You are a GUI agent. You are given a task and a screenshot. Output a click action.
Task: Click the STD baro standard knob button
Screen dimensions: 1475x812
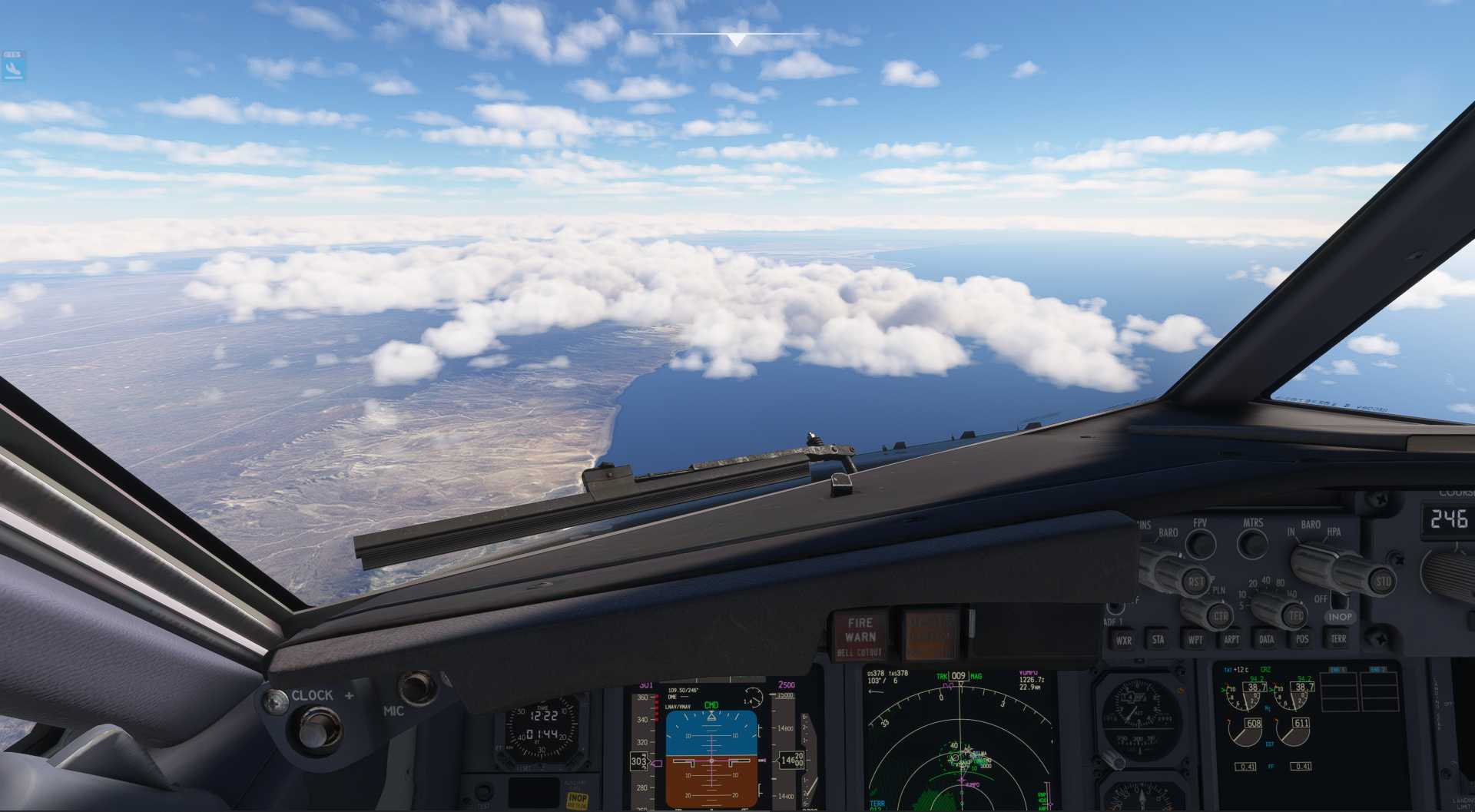1383,582
